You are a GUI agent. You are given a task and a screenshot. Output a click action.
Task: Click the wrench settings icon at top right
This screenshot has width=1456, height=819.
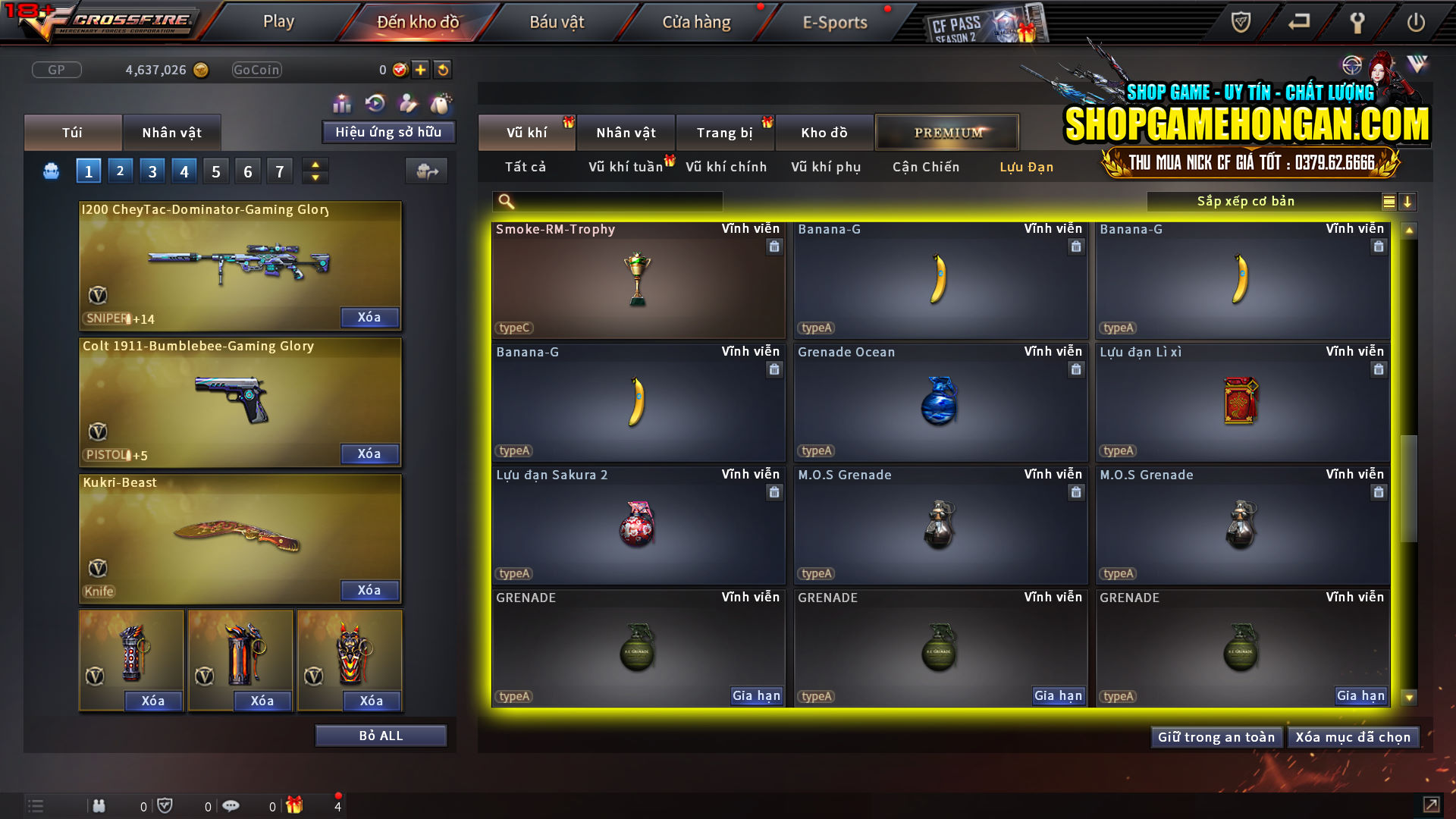pos(1357,22)
